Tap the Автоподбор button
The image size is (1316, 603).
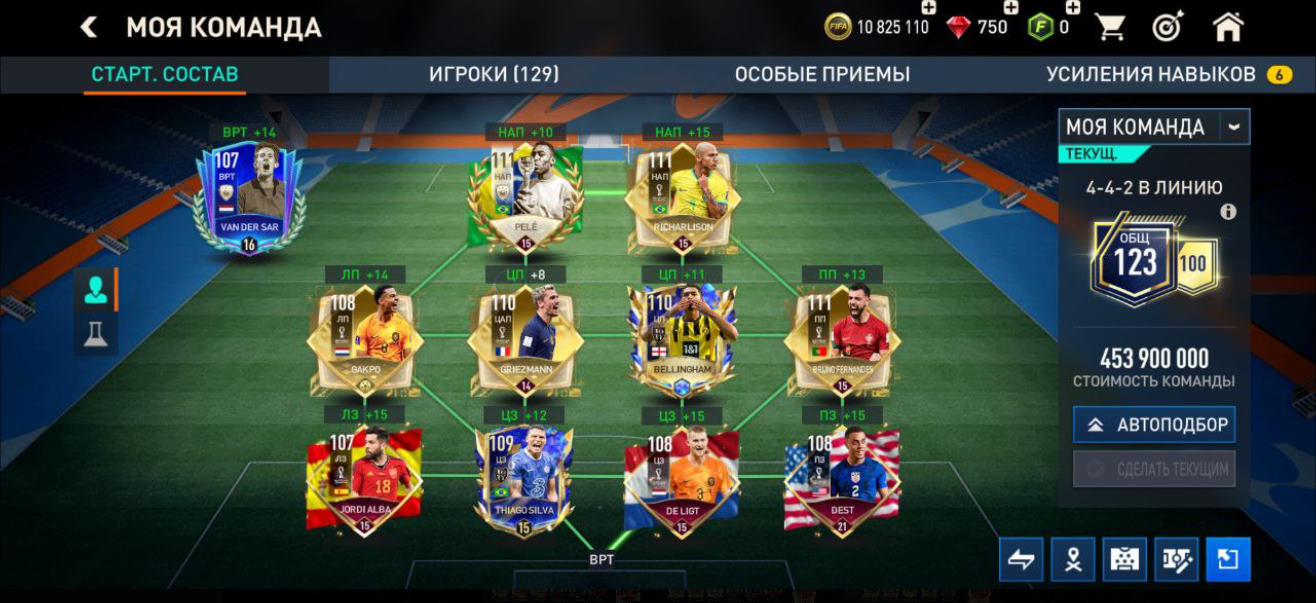pyautogui.click(x=1154, y=424)
